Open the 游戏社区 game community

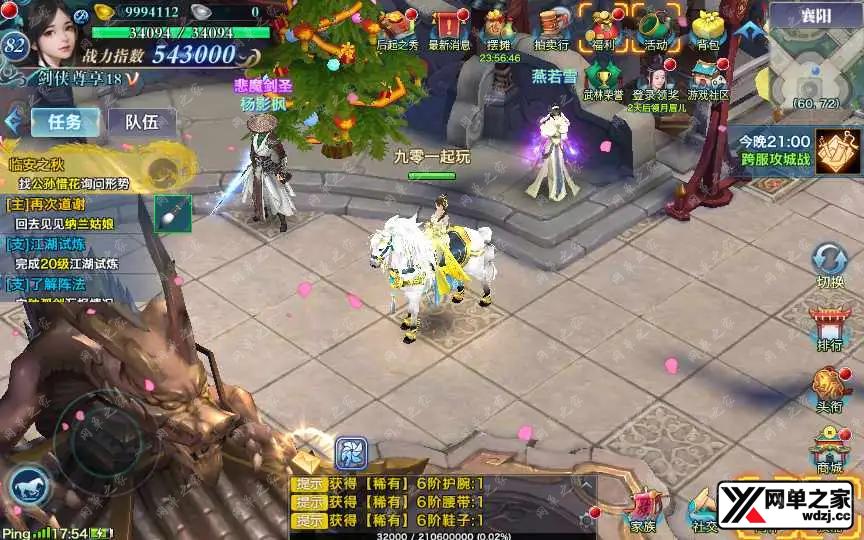[707, 79]
